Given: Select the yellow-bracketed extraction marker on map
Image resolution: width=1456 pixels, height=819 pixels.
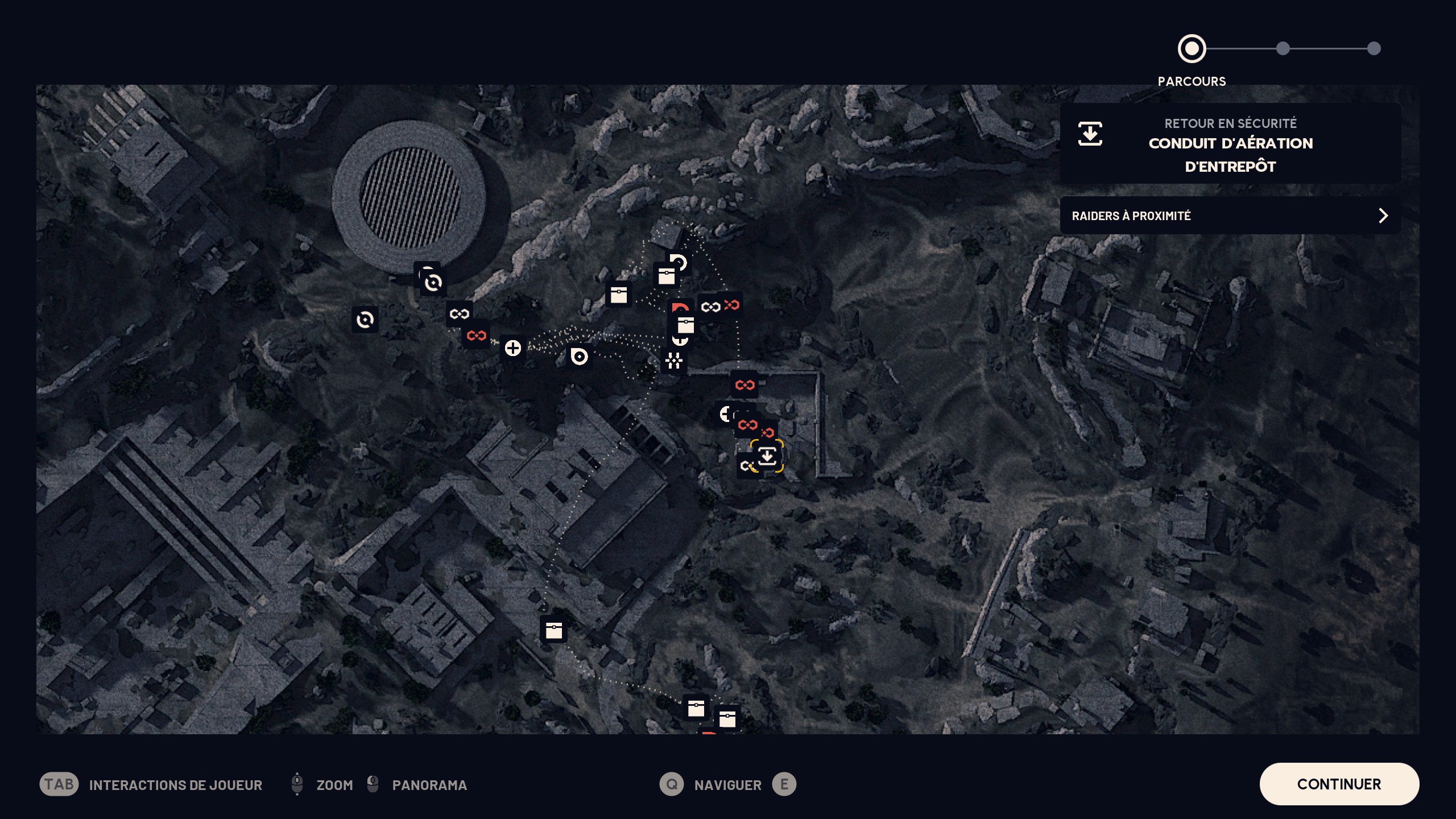Looking at the screenshot, I should (767, 456).
